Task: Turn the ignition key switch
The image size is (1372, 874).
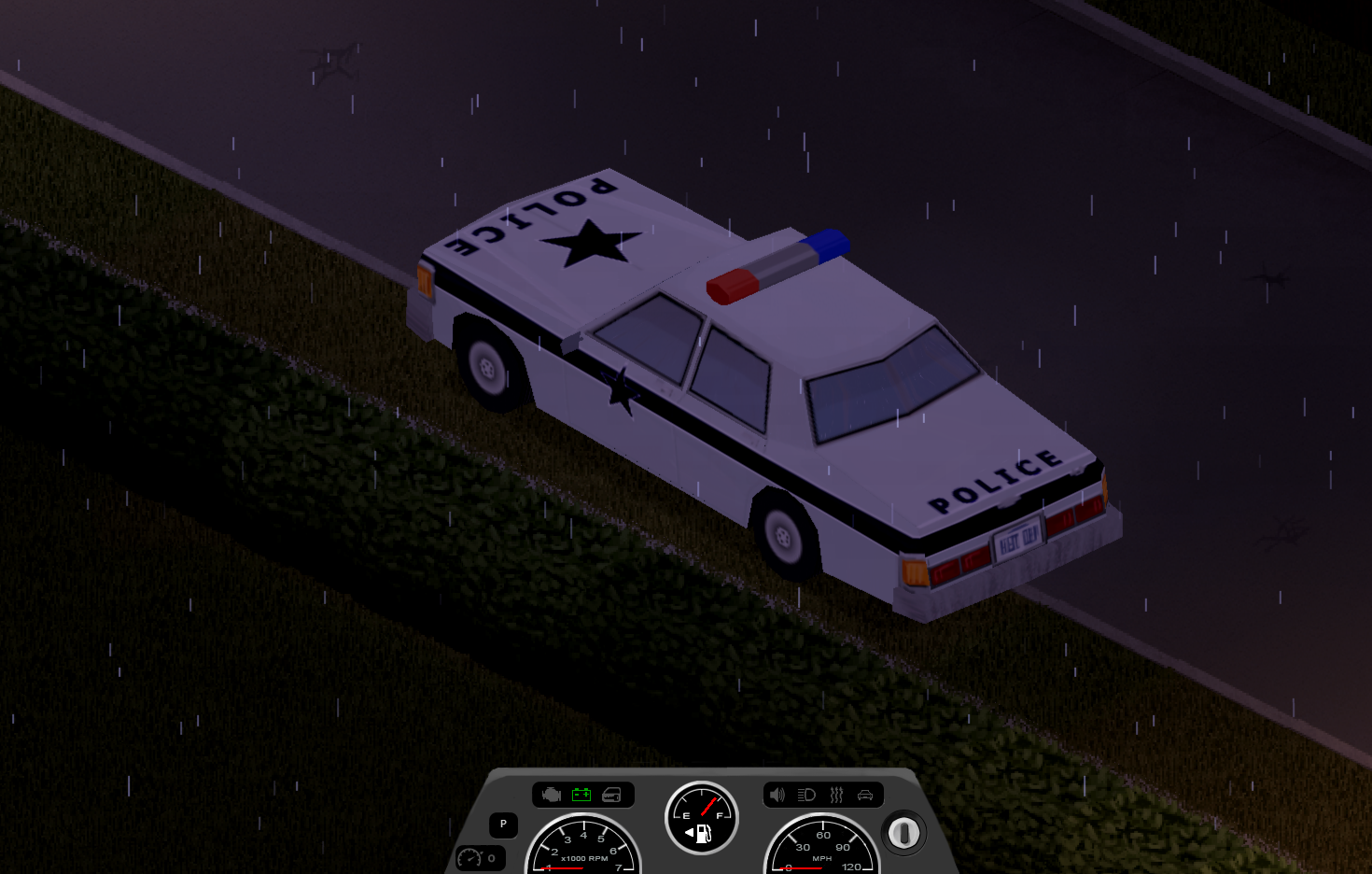Action: tap(903, 833)
